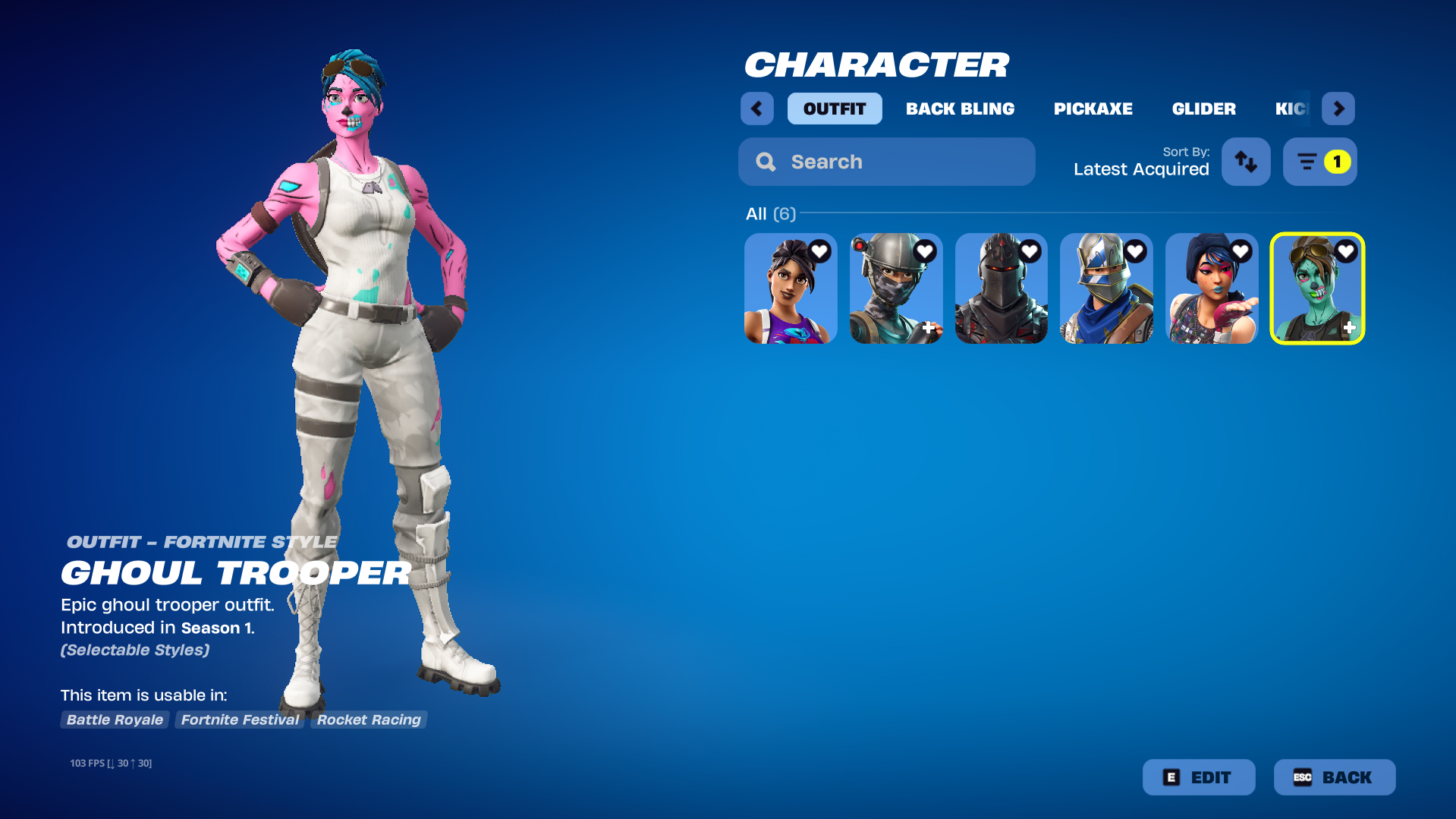Open the Back Bling tab
Image resolution: width=1456 pixels, height=819 pixels.
click(x=960, y=109)
